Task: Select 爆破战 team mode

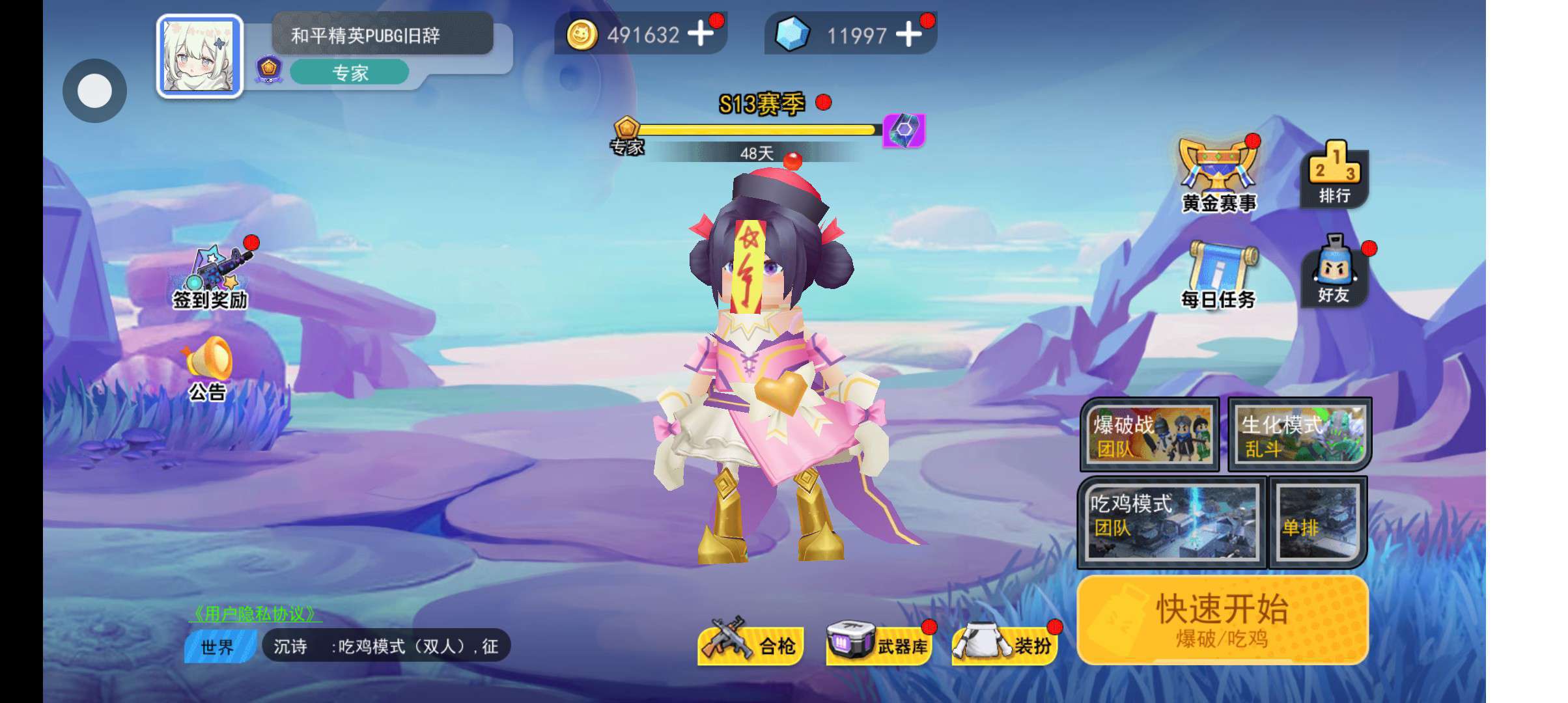Action: (1149, 434)
